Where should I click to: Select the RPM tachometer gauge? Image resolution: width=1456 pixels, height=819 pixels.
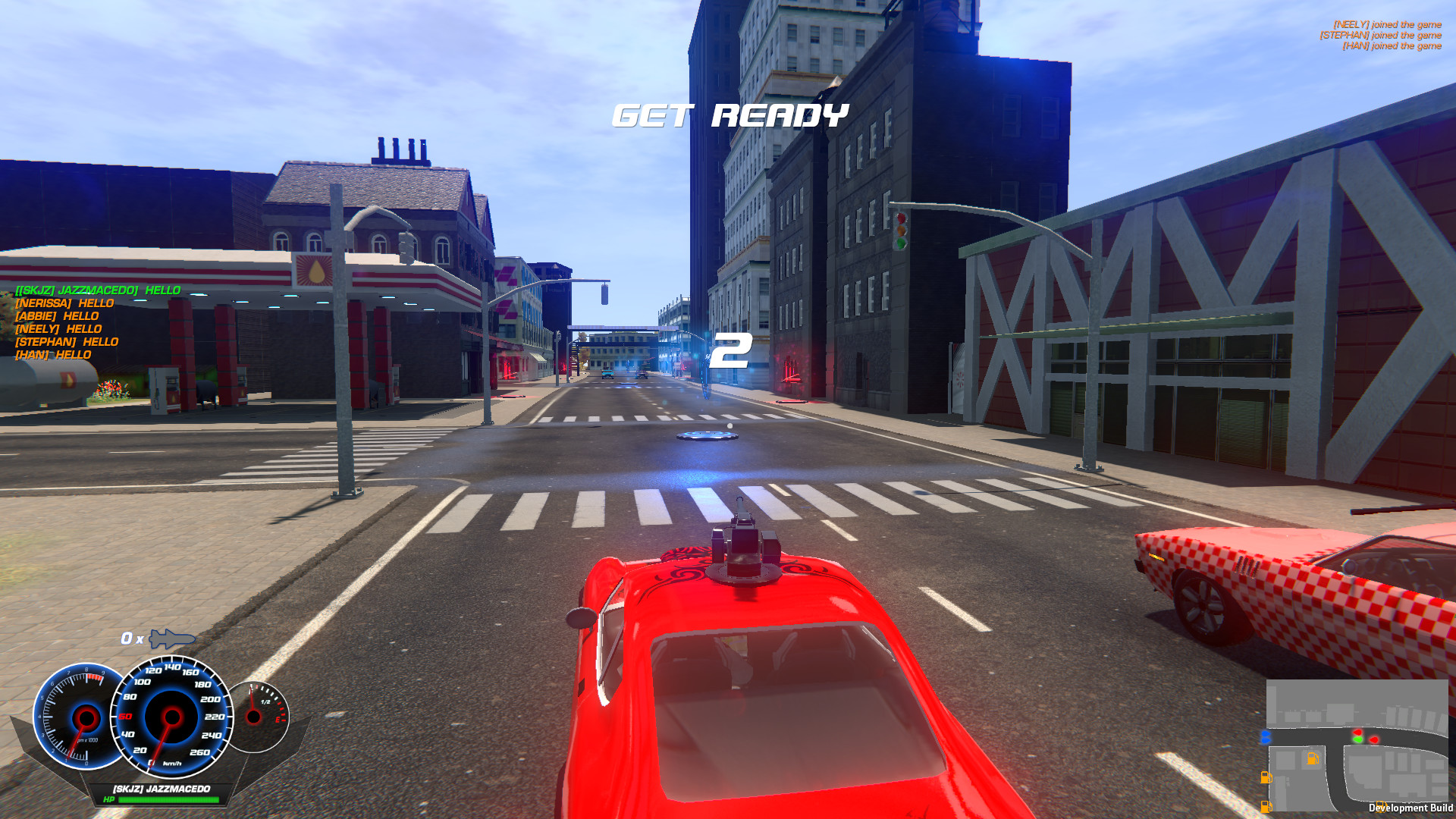click(x=82, y=717)
